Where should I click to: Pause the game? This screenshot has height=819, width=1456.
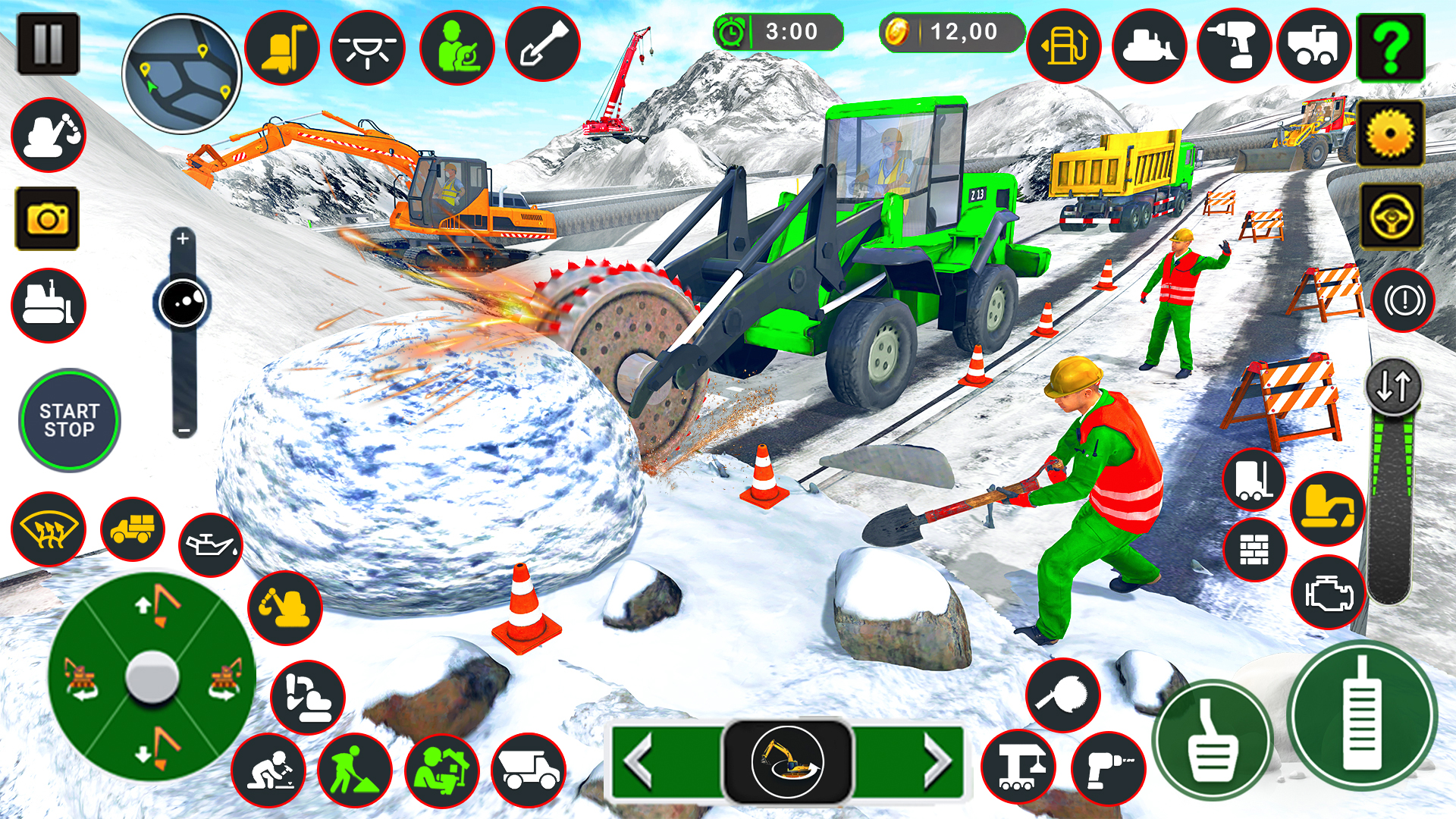(48, 44)
